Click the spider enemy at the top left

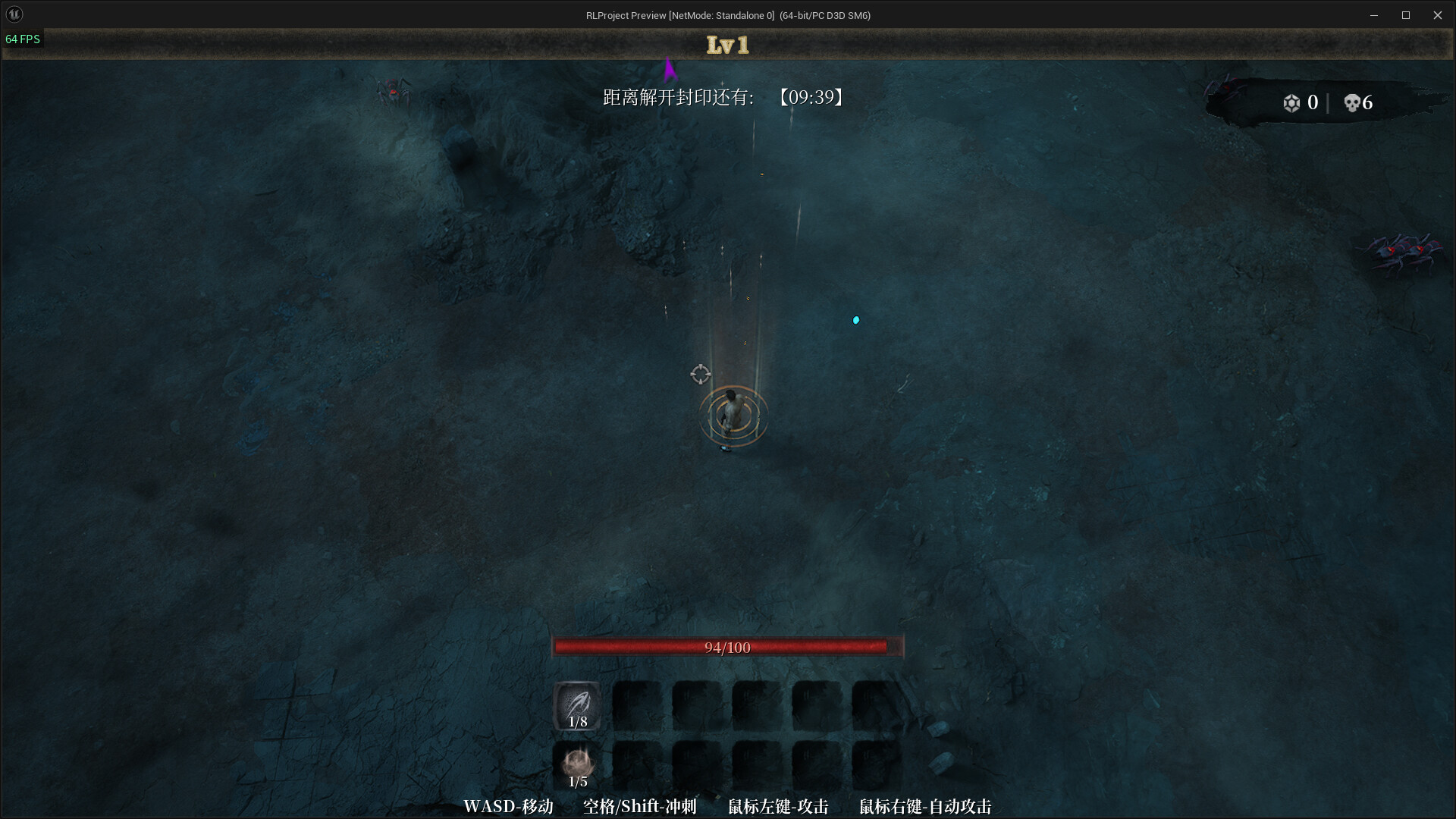click(x=394, y=91)
